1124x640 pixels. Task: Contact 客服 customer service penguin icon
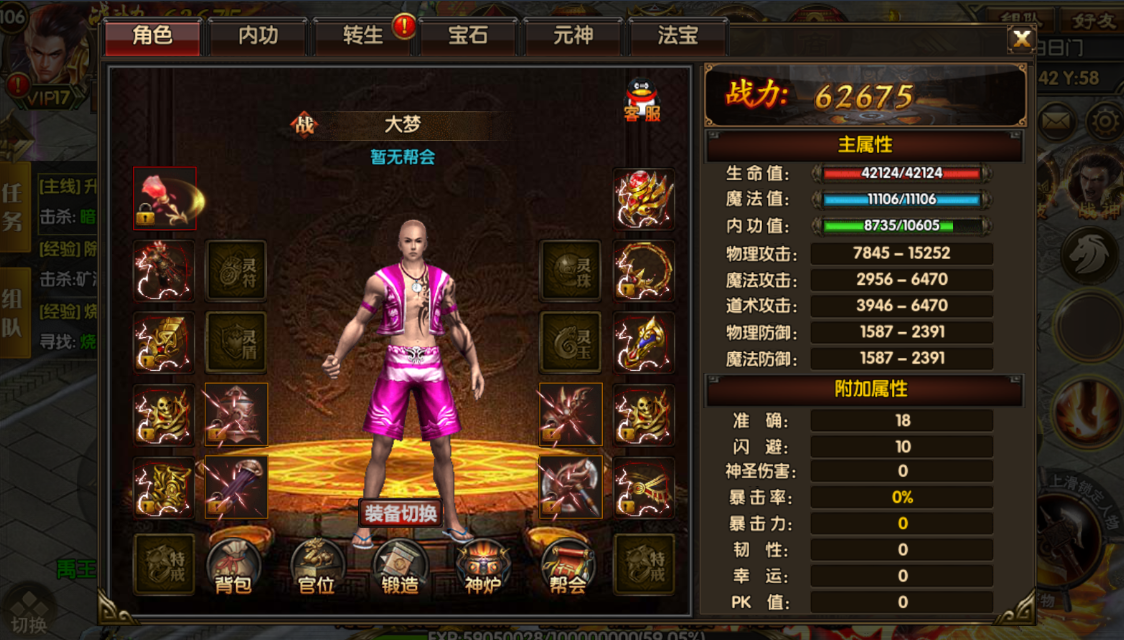click(x=642, y=100)
